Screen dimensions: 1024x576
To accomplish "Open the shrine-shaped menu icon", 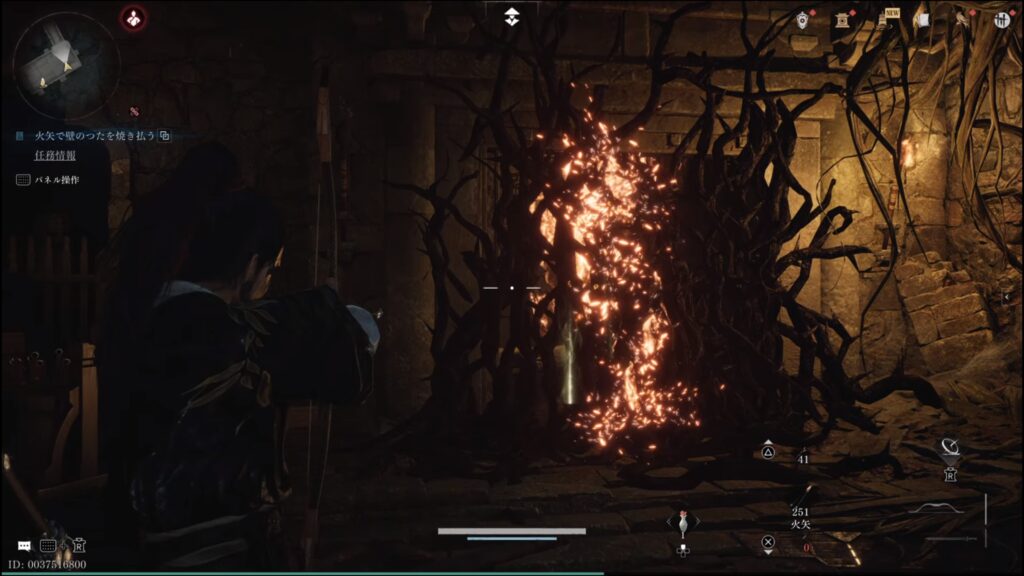I will [844, 19].
